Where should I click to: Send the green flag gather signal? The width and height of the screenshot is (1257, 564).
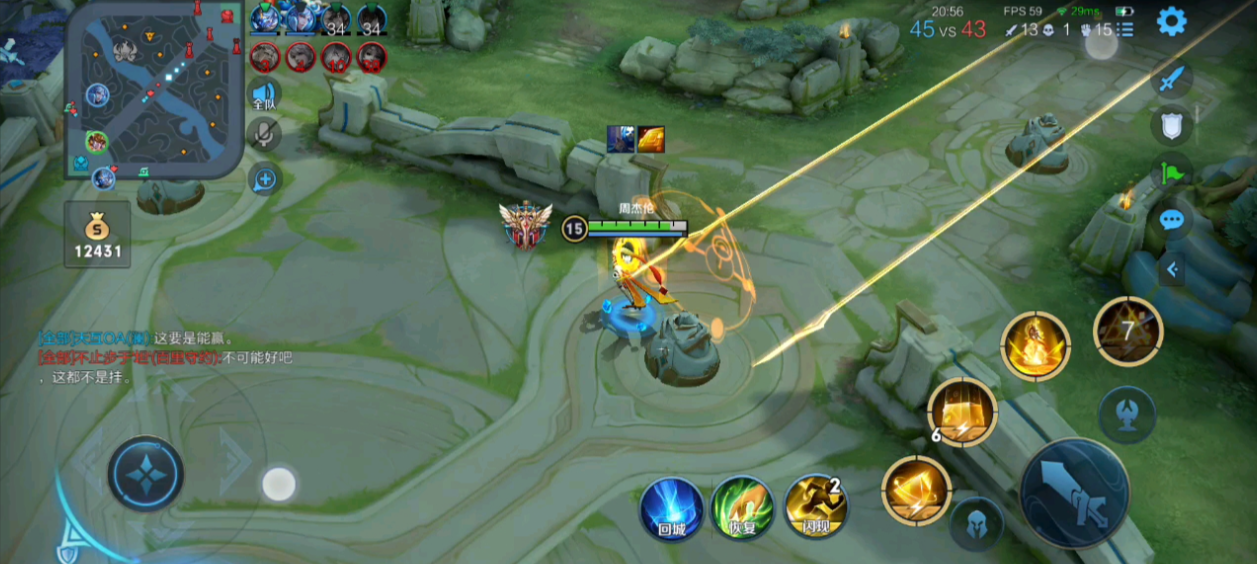[x=1171, y=172]
